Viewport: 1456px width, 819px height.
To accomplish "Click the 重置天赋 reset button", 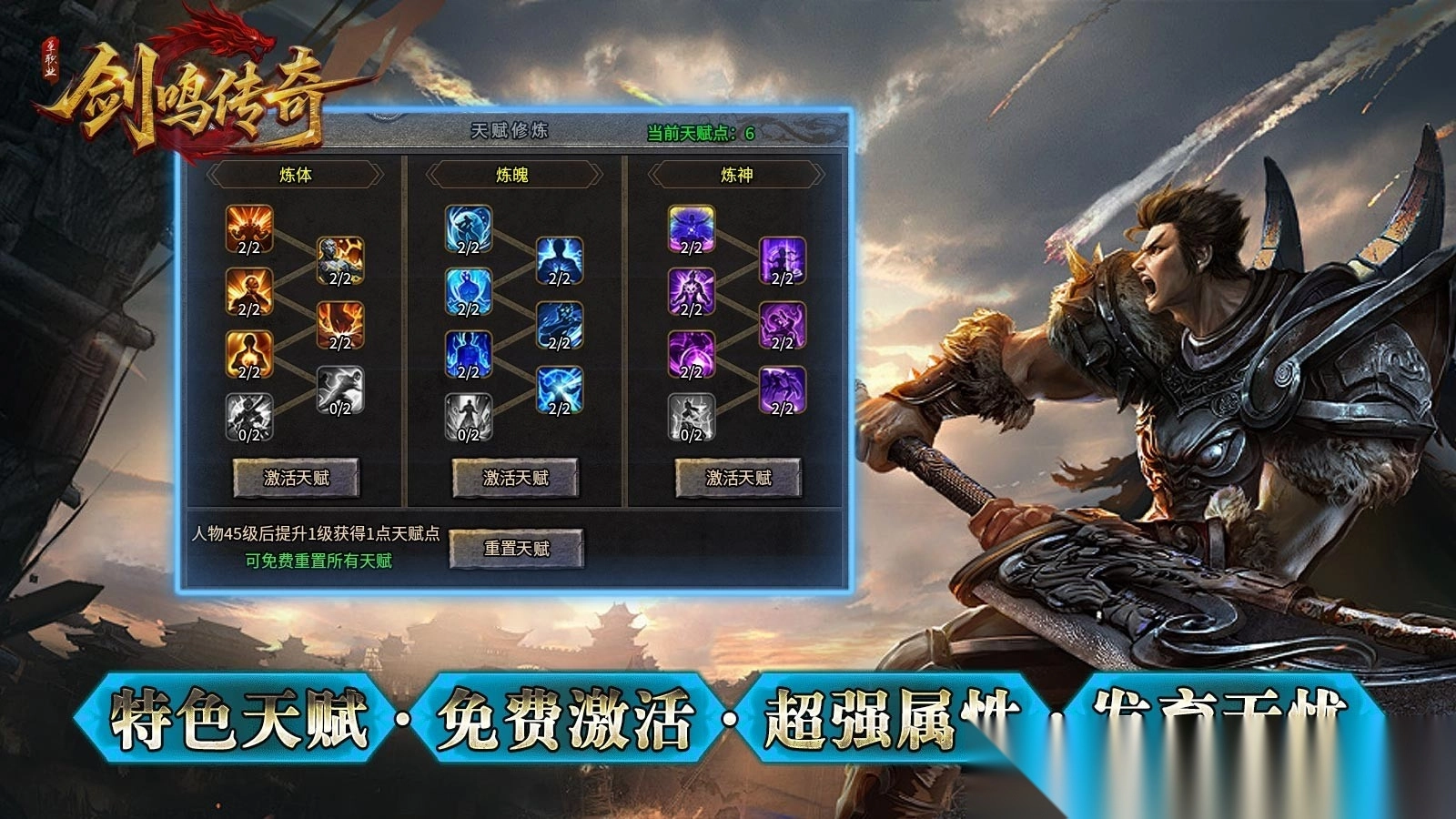I will (x=521, y=546).
